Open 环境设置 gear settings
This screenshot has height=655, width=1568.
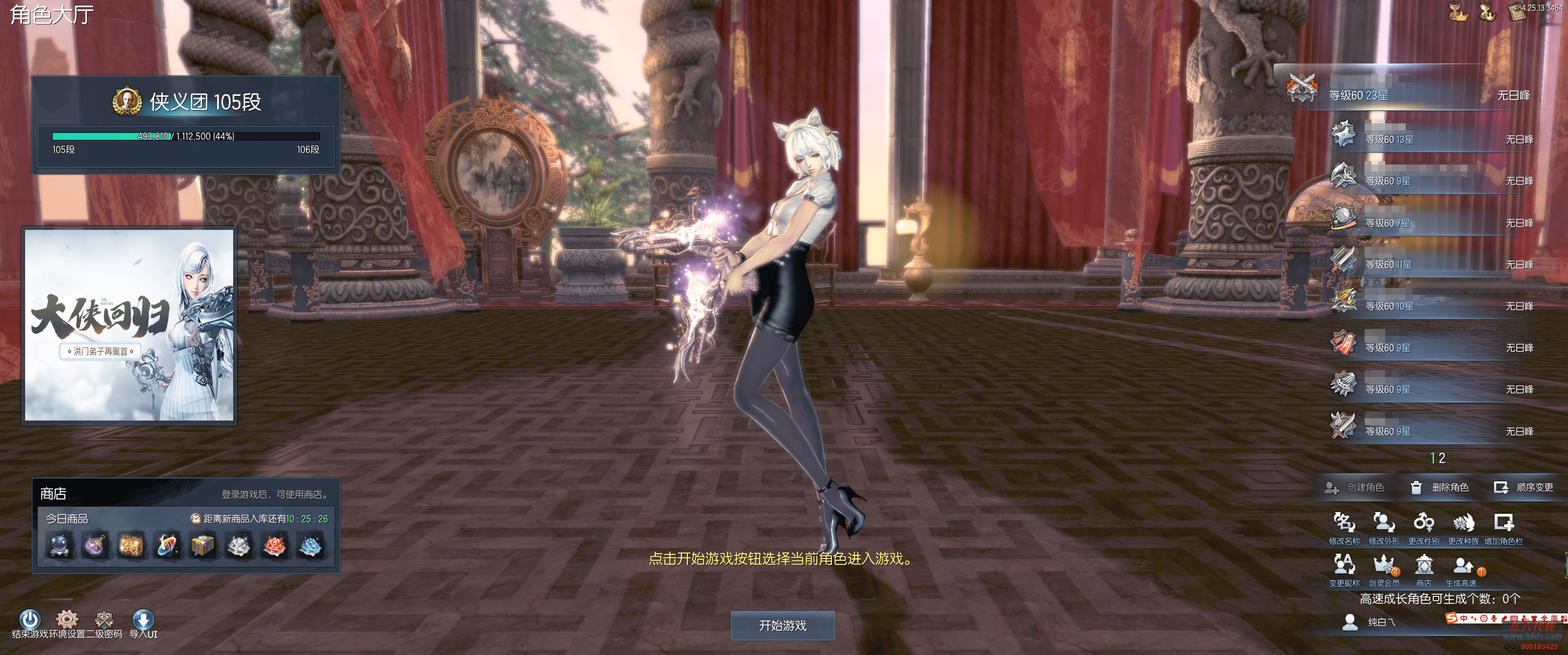pyautogui.click(x=67, y=621)
